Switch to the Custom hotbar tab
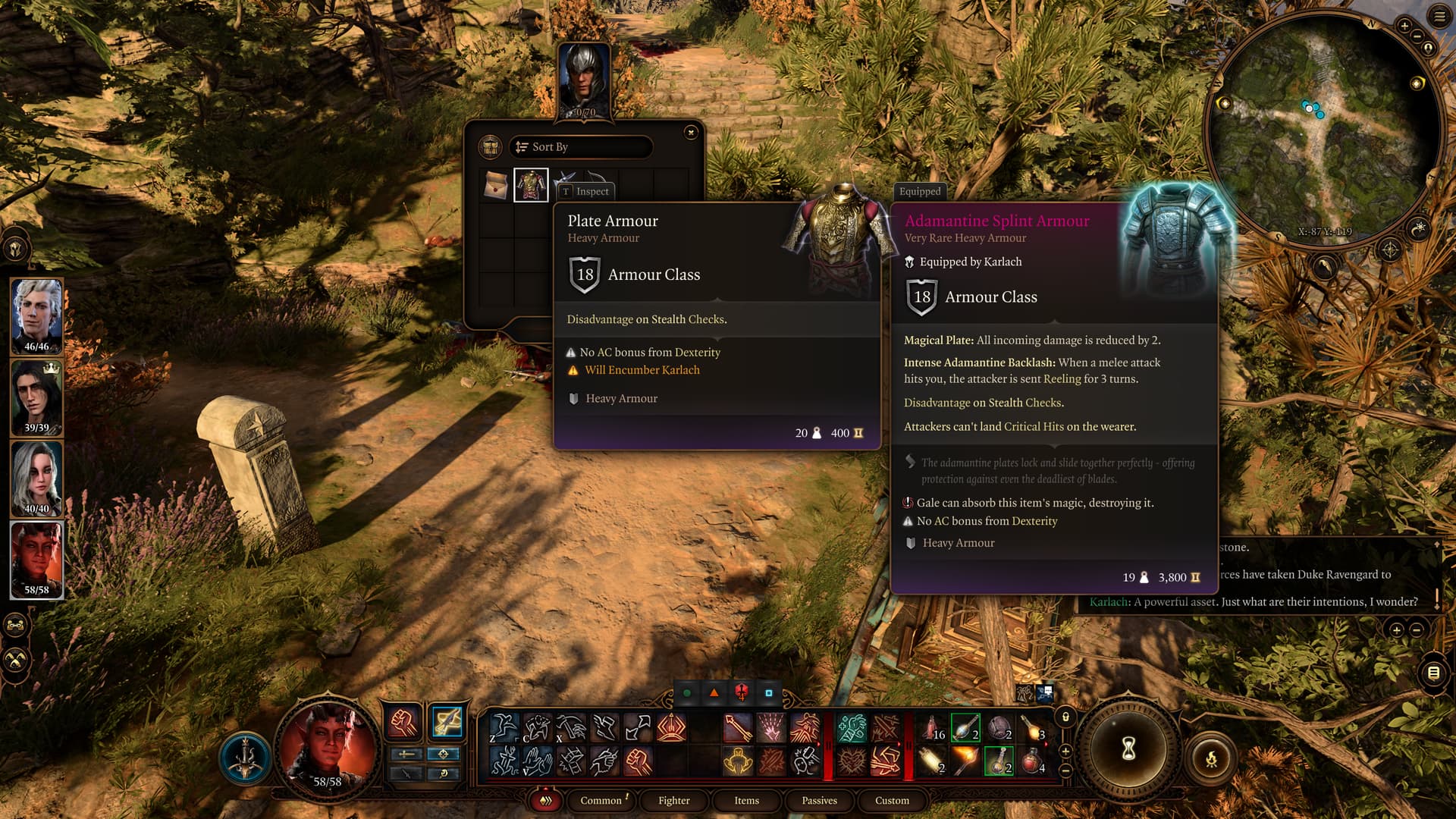 pos(892,801)
